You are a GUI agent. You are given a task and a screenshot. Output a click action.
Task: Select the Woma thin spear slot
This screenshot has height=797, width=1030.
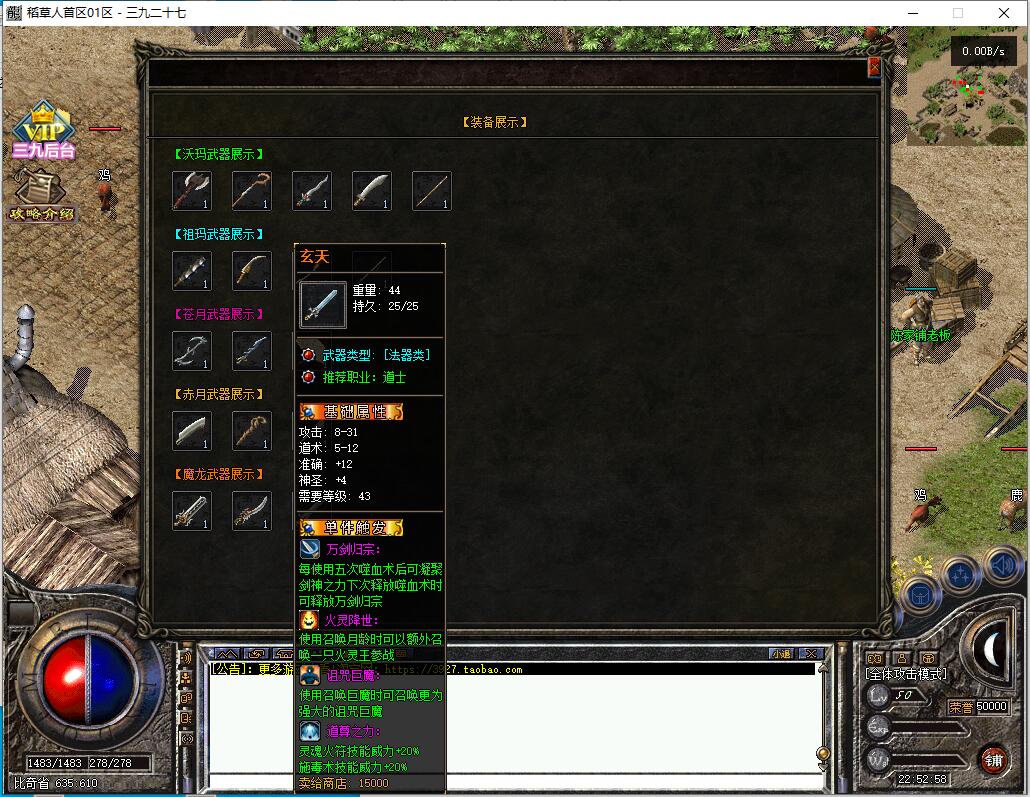tap(431, 191)
